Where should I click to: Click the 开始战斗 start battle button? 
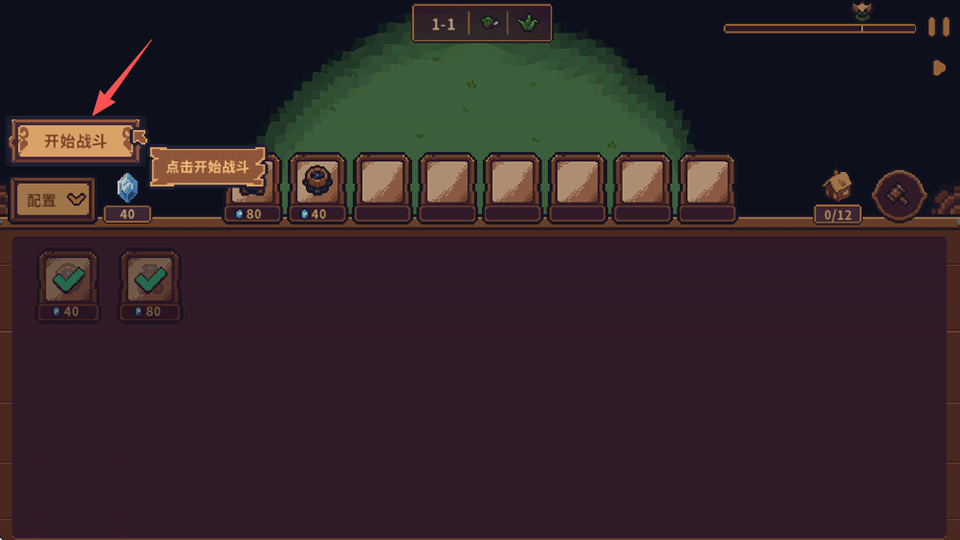coord(75,141)
